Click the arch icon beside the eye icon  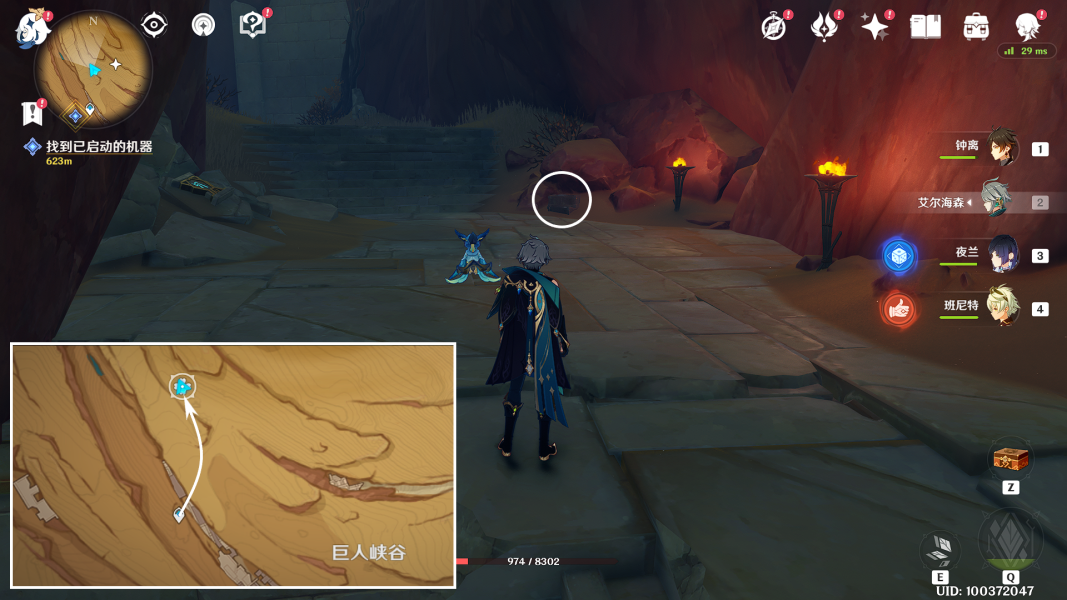click(203, 26)
